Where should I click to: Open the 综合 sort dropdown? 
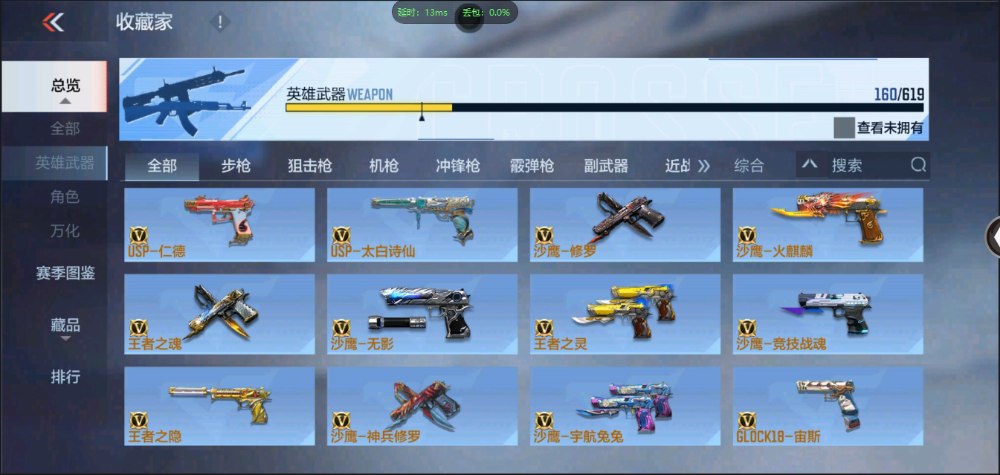pos(750,166)
